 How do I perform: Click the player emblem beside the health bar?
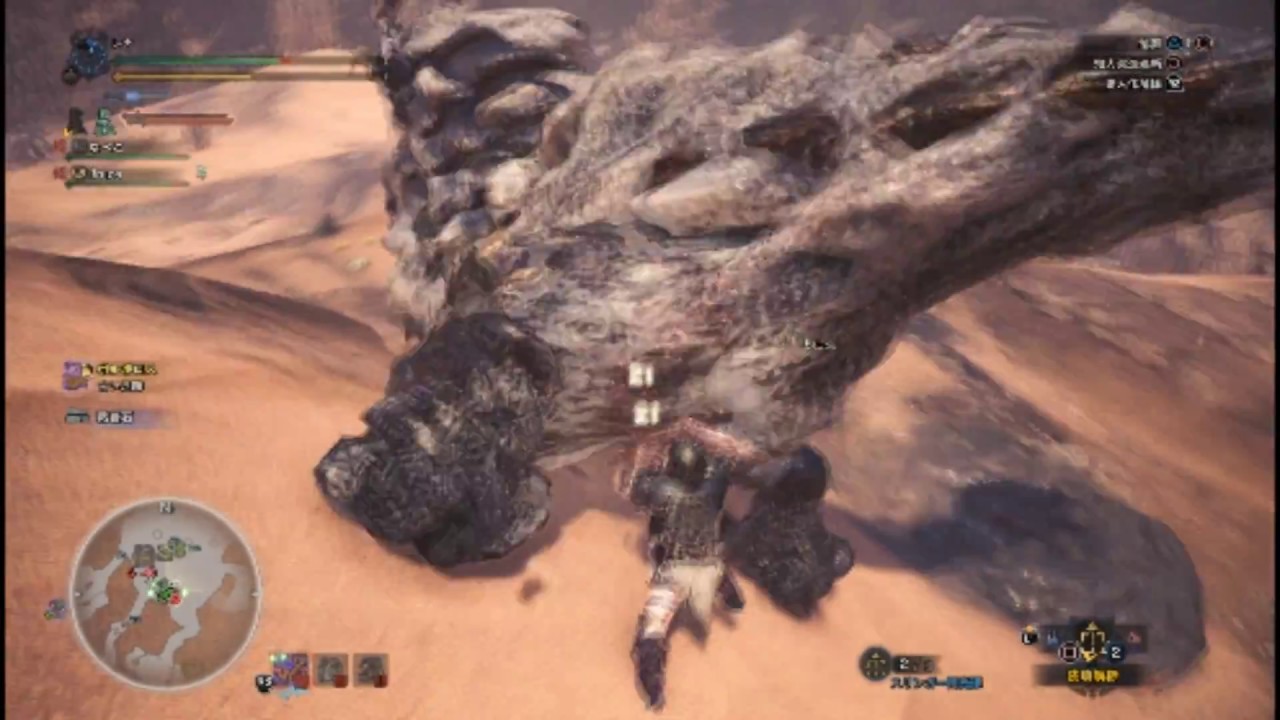pyautogui.click(x=86, y=58)
